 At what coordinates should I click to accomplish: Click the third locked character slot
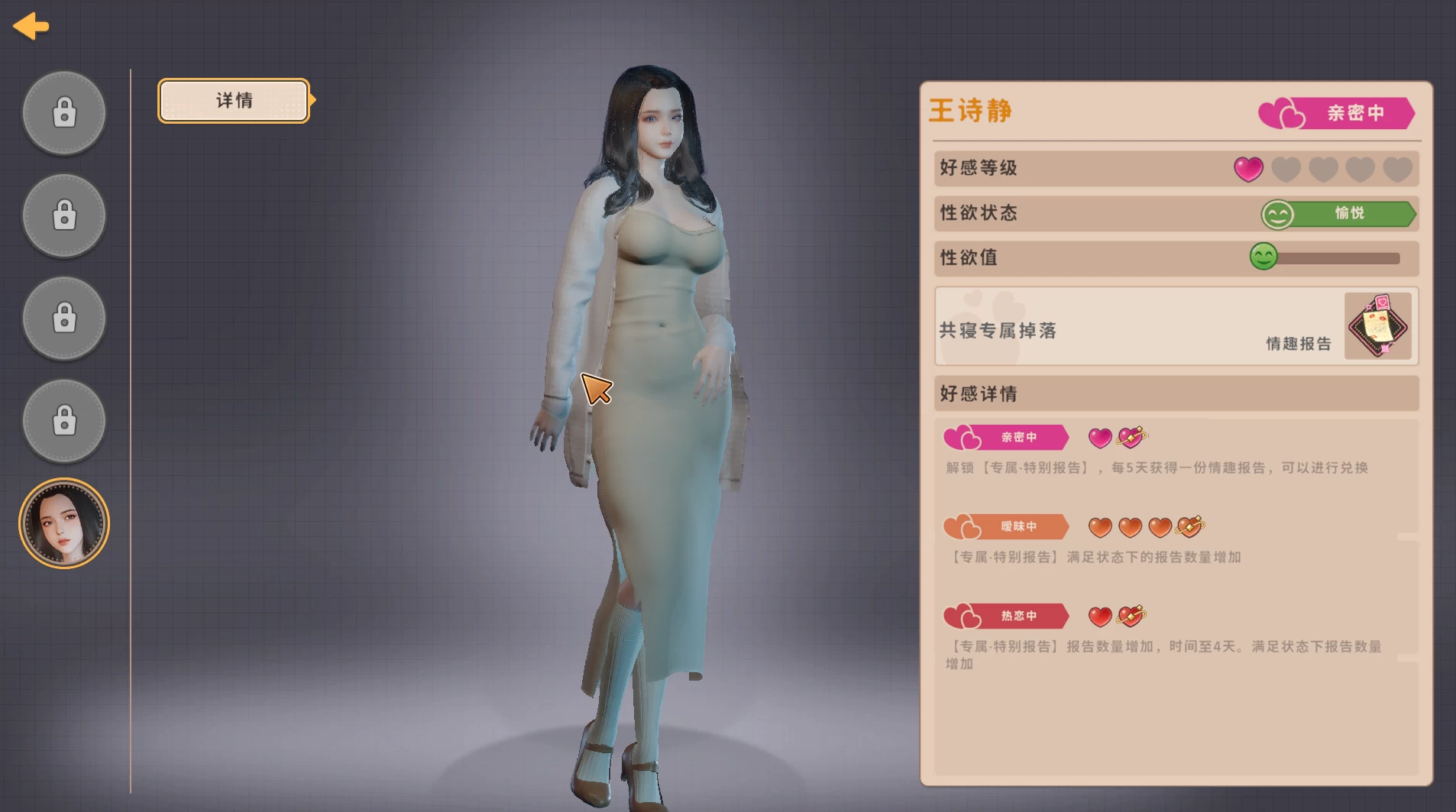pyautogui.click(x=64, y=318)
